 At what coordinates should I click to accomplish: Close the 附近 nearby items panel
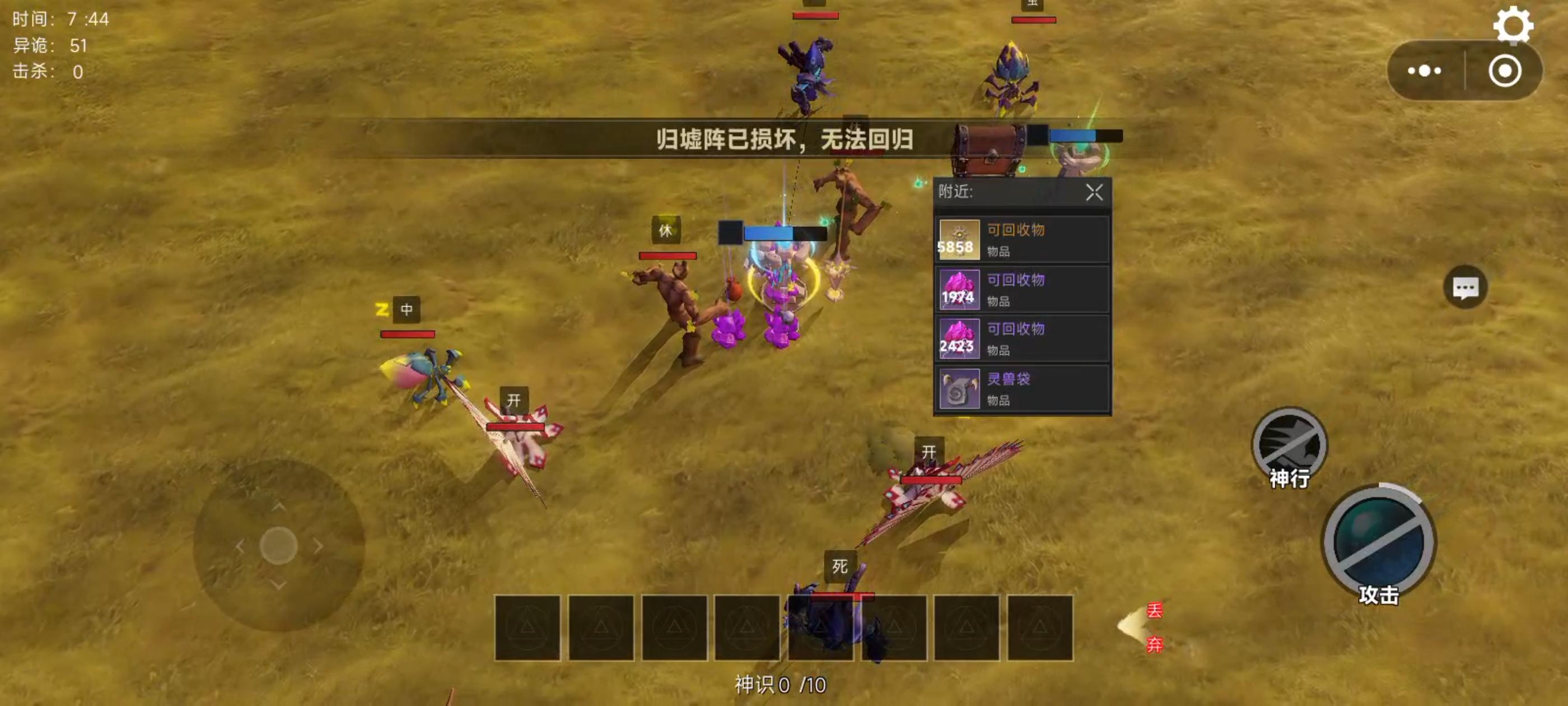(1094, 194)
